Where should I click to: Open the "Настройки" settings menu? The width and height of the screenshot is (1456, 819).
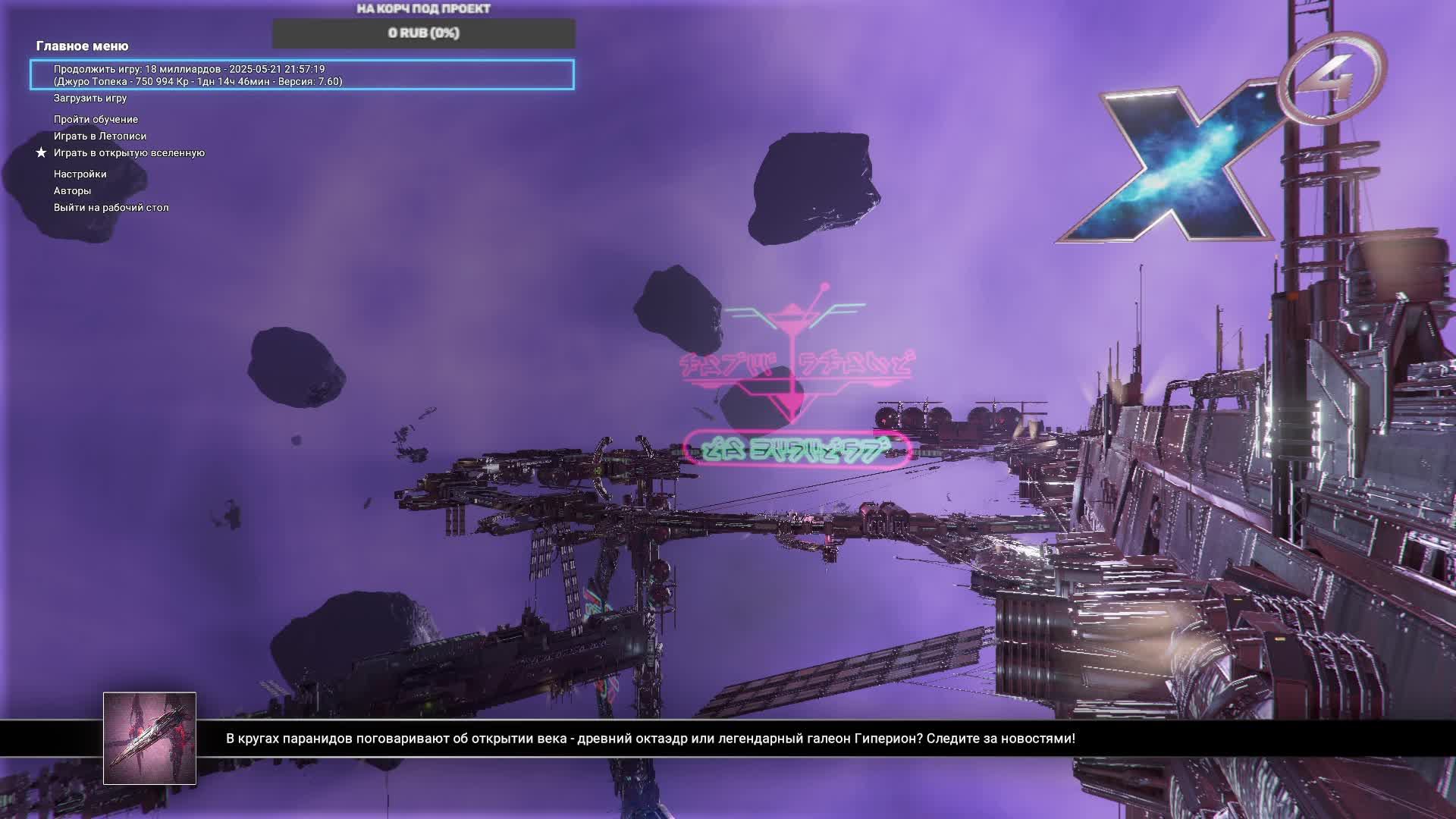[80, 174]
